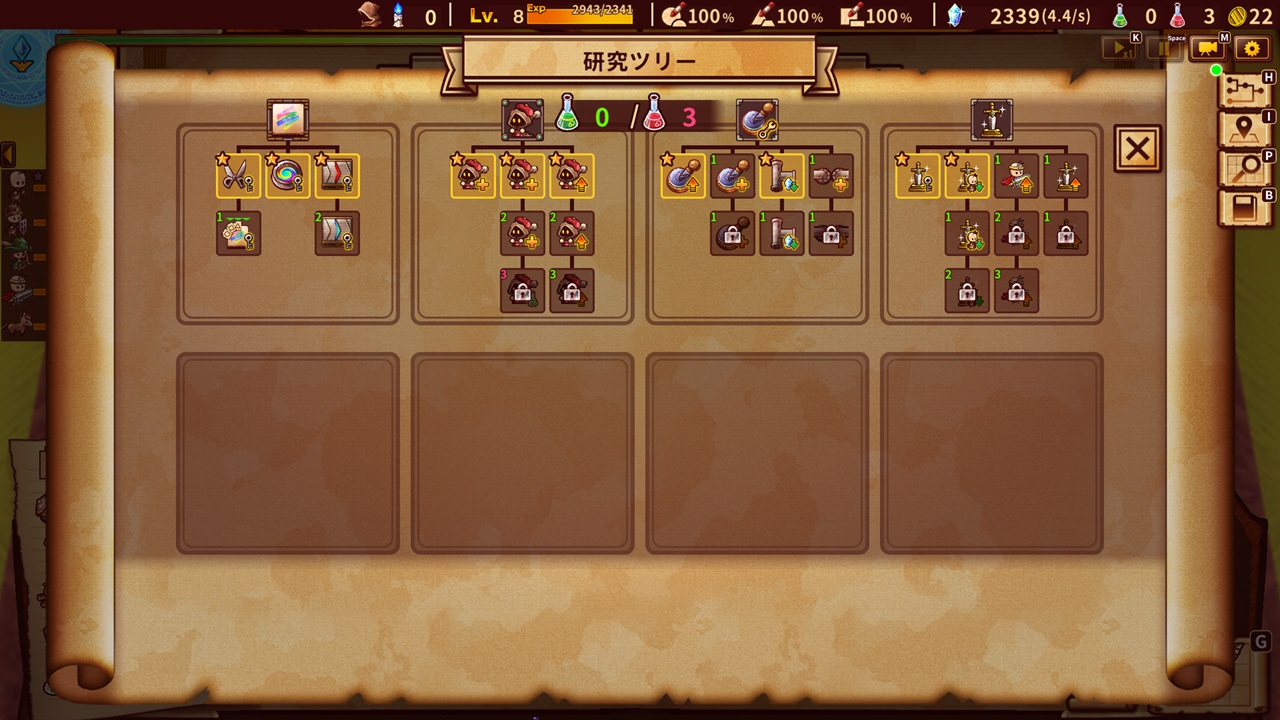Viewport: 1280px width, 720px height.
Task: Select the red-caped hero upgrade node
Action: tap(1016, 176)
